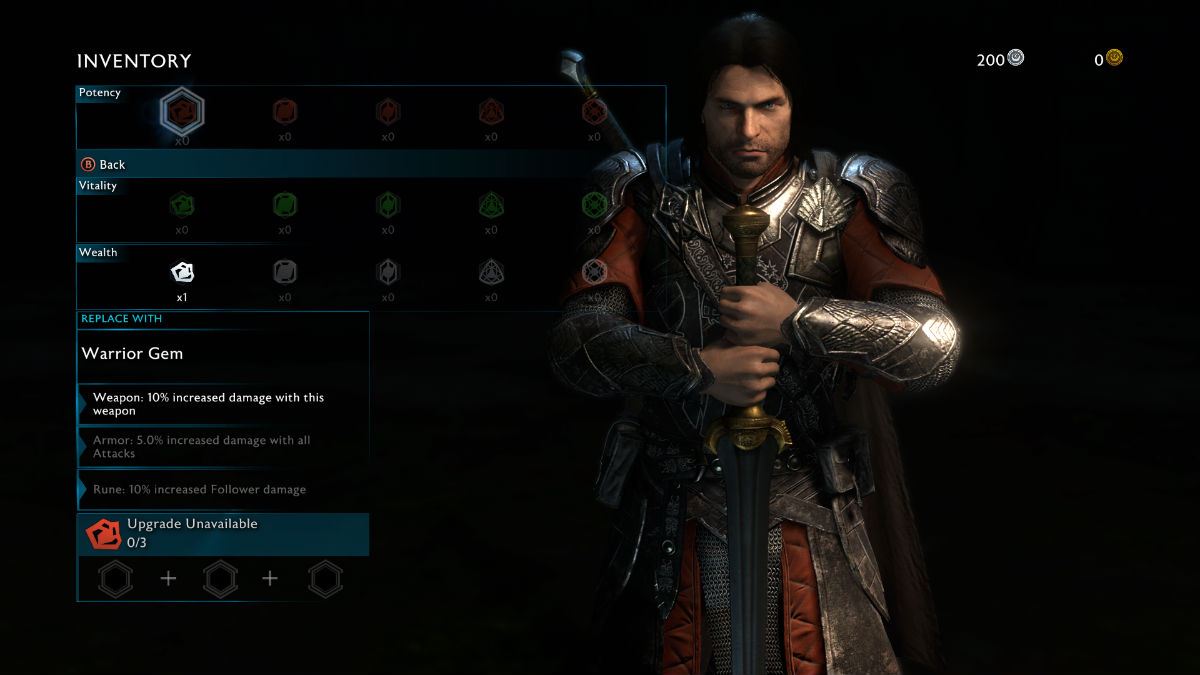
Task: Click the Upgrade Unavailable 0/3 button
Action: (x=223, y=534)
